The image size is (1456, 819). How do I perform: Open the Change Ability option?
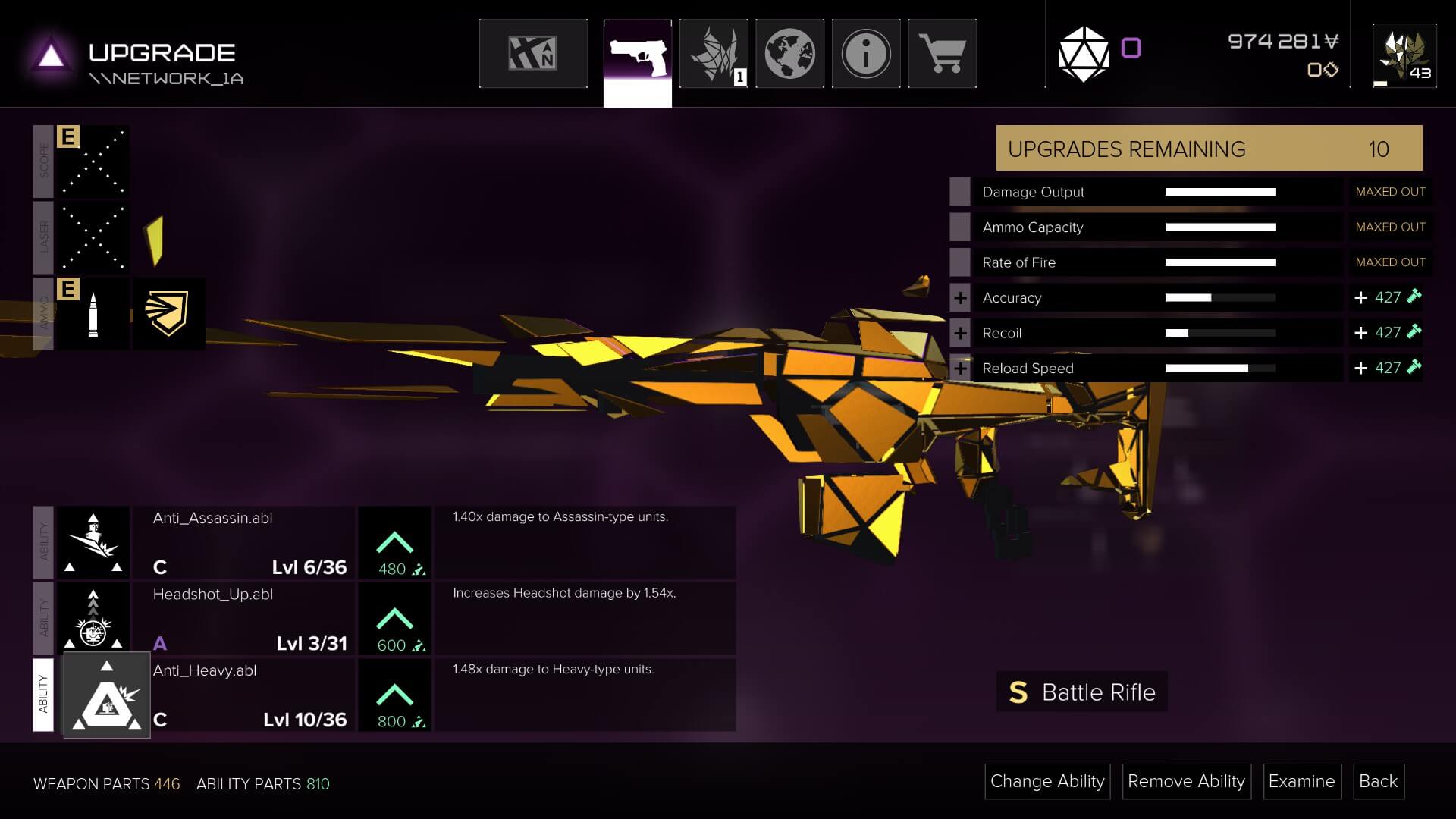pos(1047,781)
